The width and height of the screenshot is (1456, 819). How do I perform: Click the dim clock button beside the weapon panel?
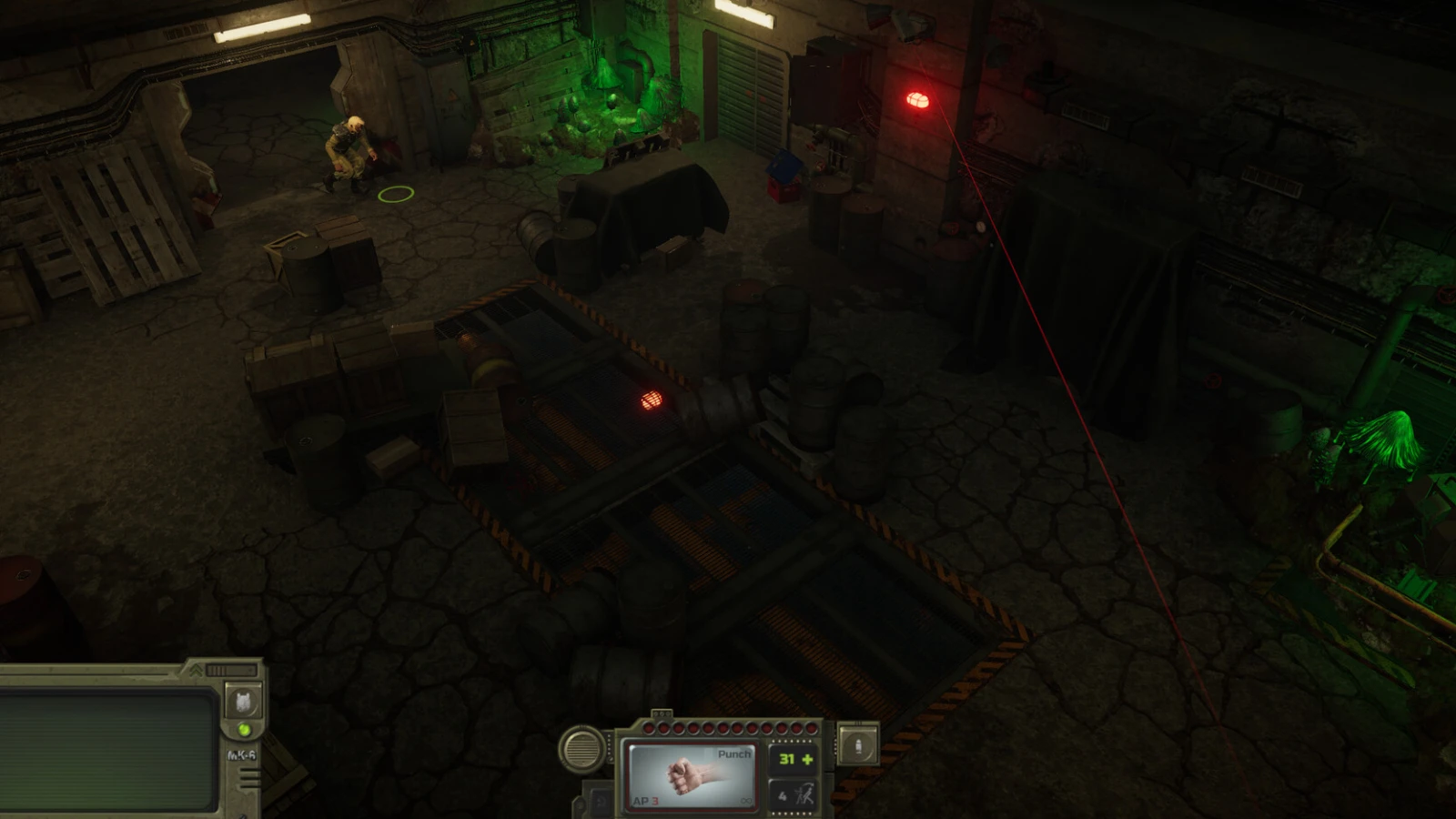pos(601,802)
